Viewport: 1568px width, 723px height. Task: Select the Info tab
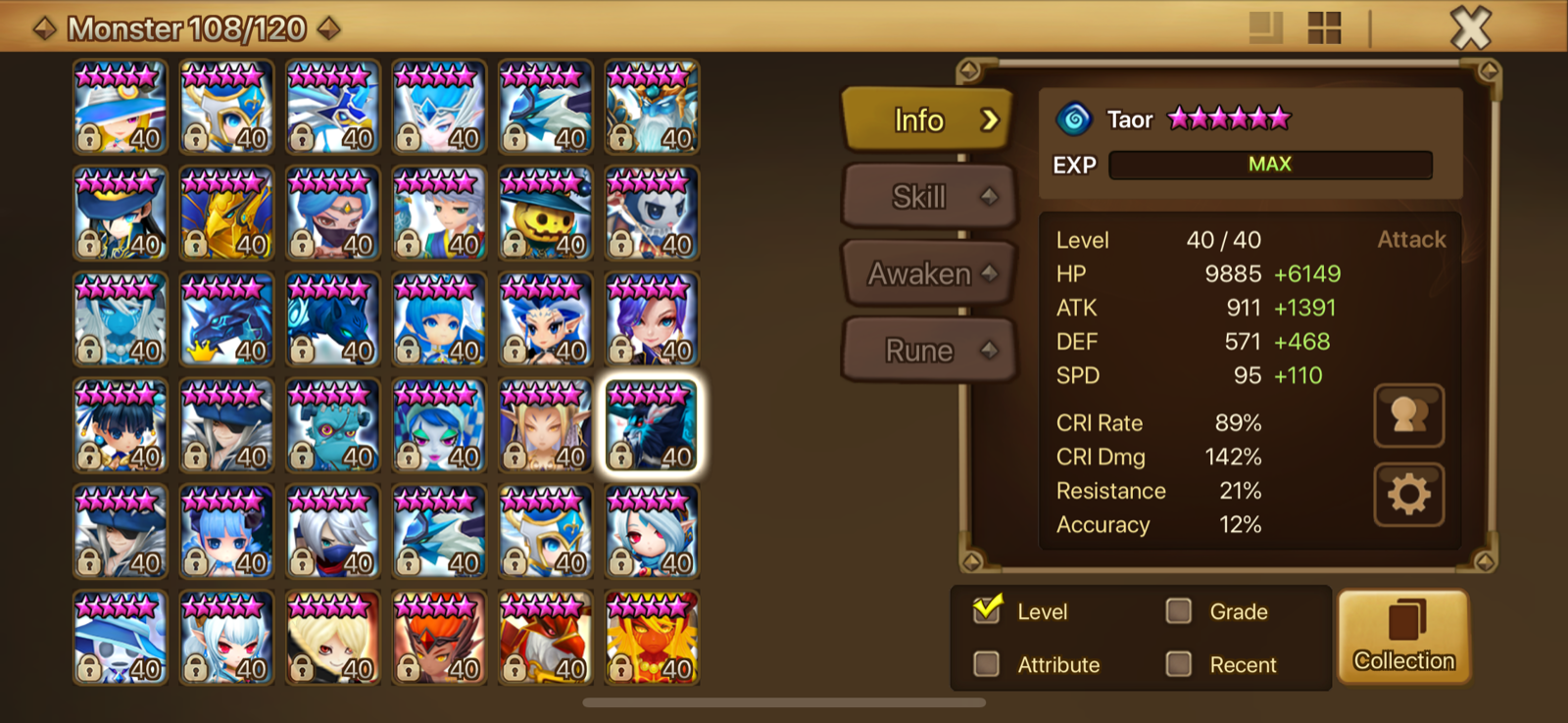coord(919,120)
